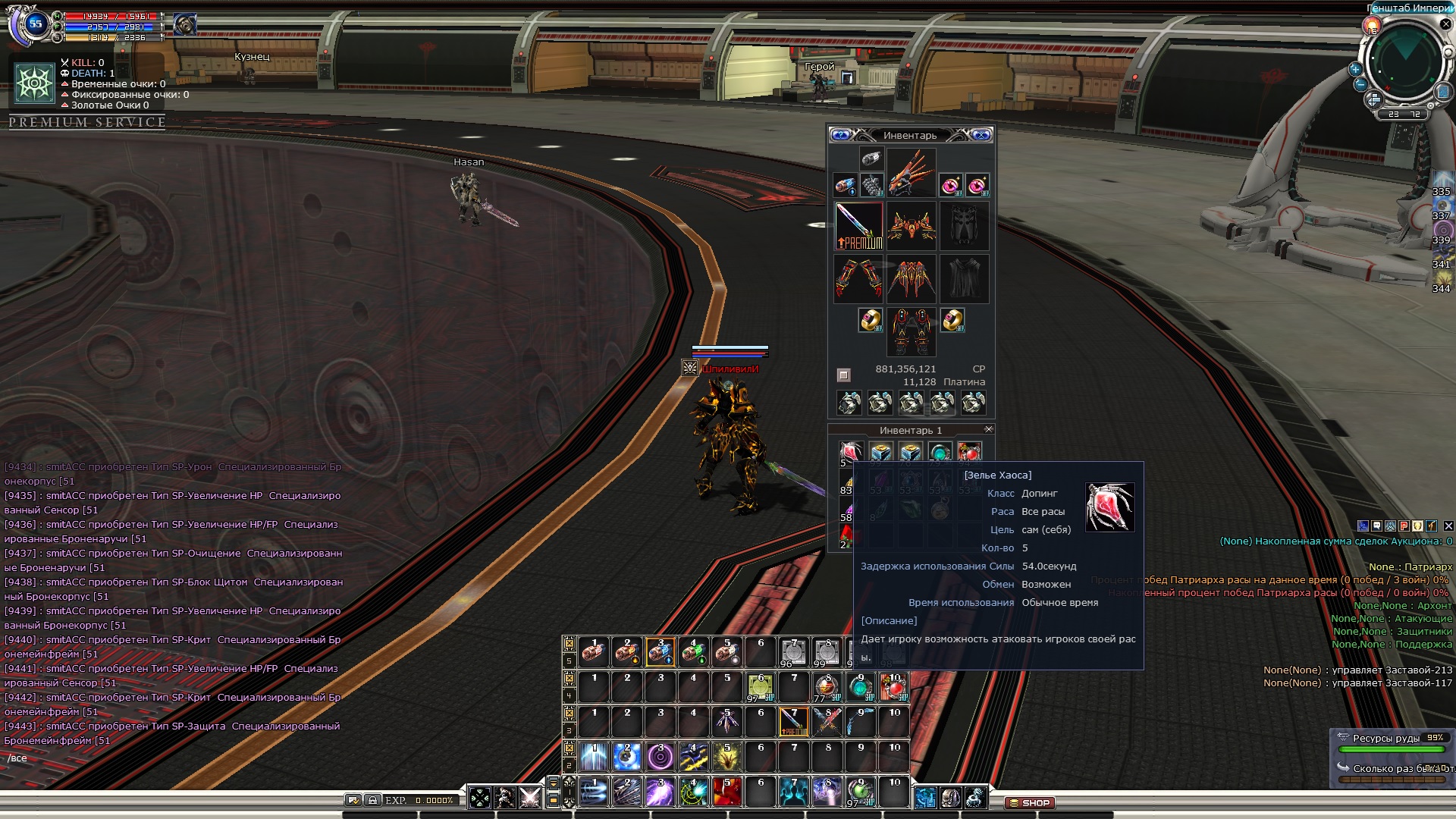Use the premium sword hotbar slot
This screenshot has width=1456, height=819.
pyautogui.click(x=794, y=722)
